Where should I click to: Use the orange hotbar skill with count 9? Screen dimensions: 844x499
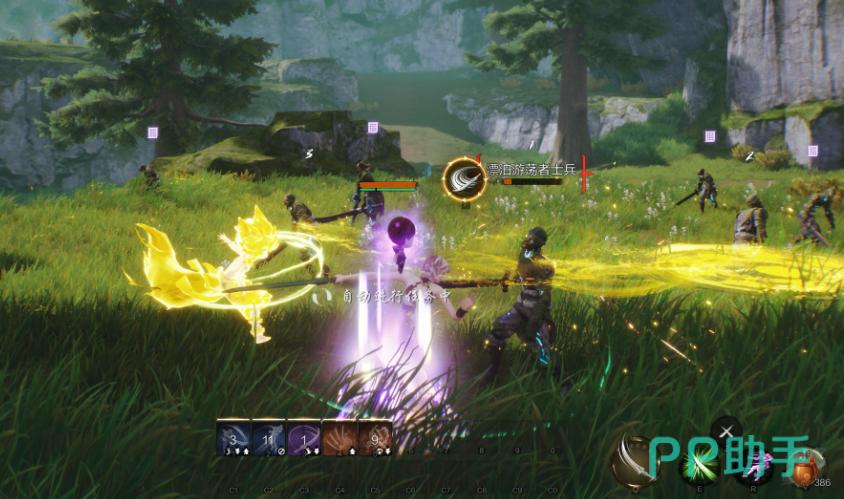coord(375,438)
